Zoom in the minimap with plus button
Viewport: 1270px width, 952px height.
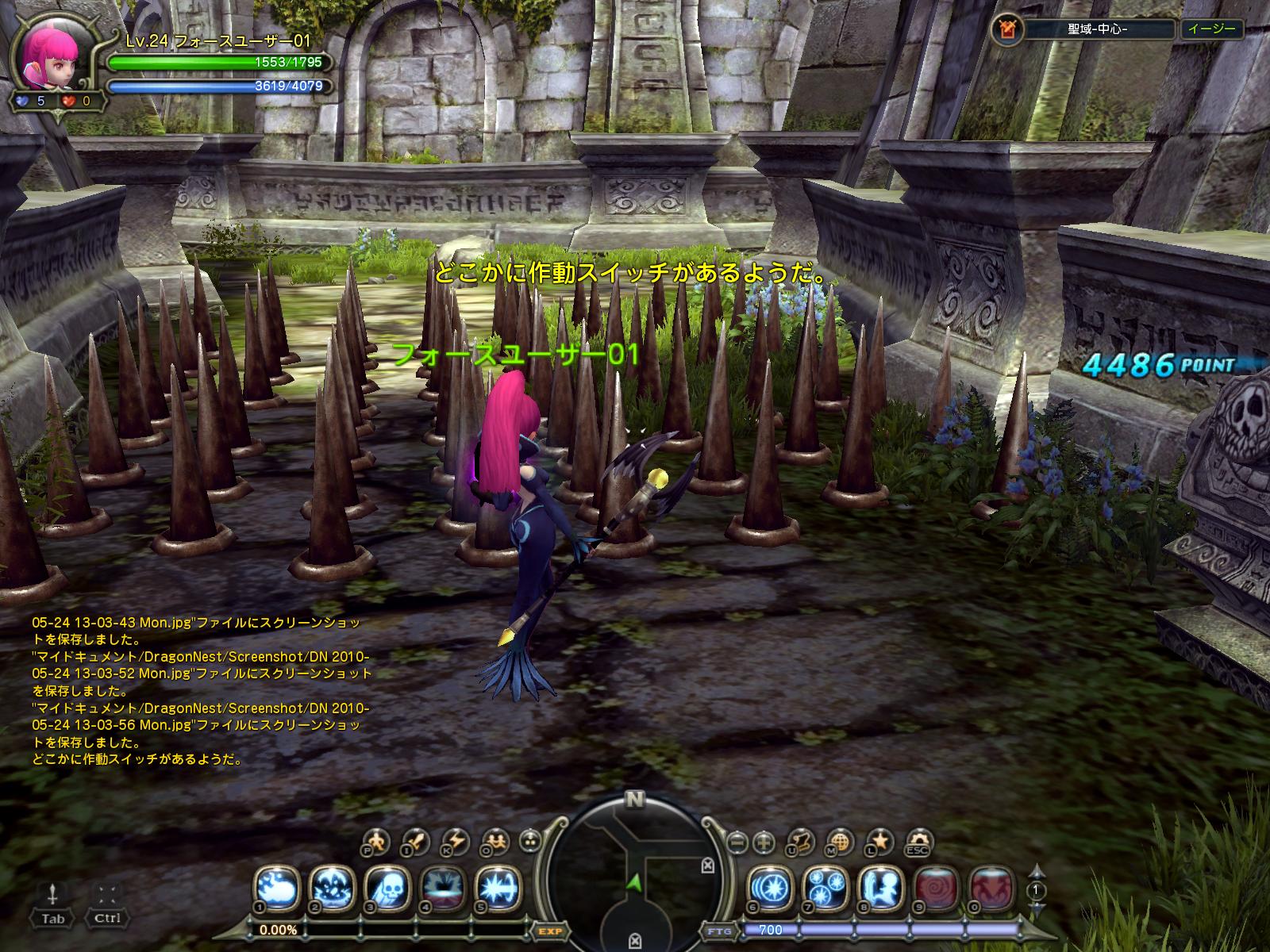pos(764,841)
